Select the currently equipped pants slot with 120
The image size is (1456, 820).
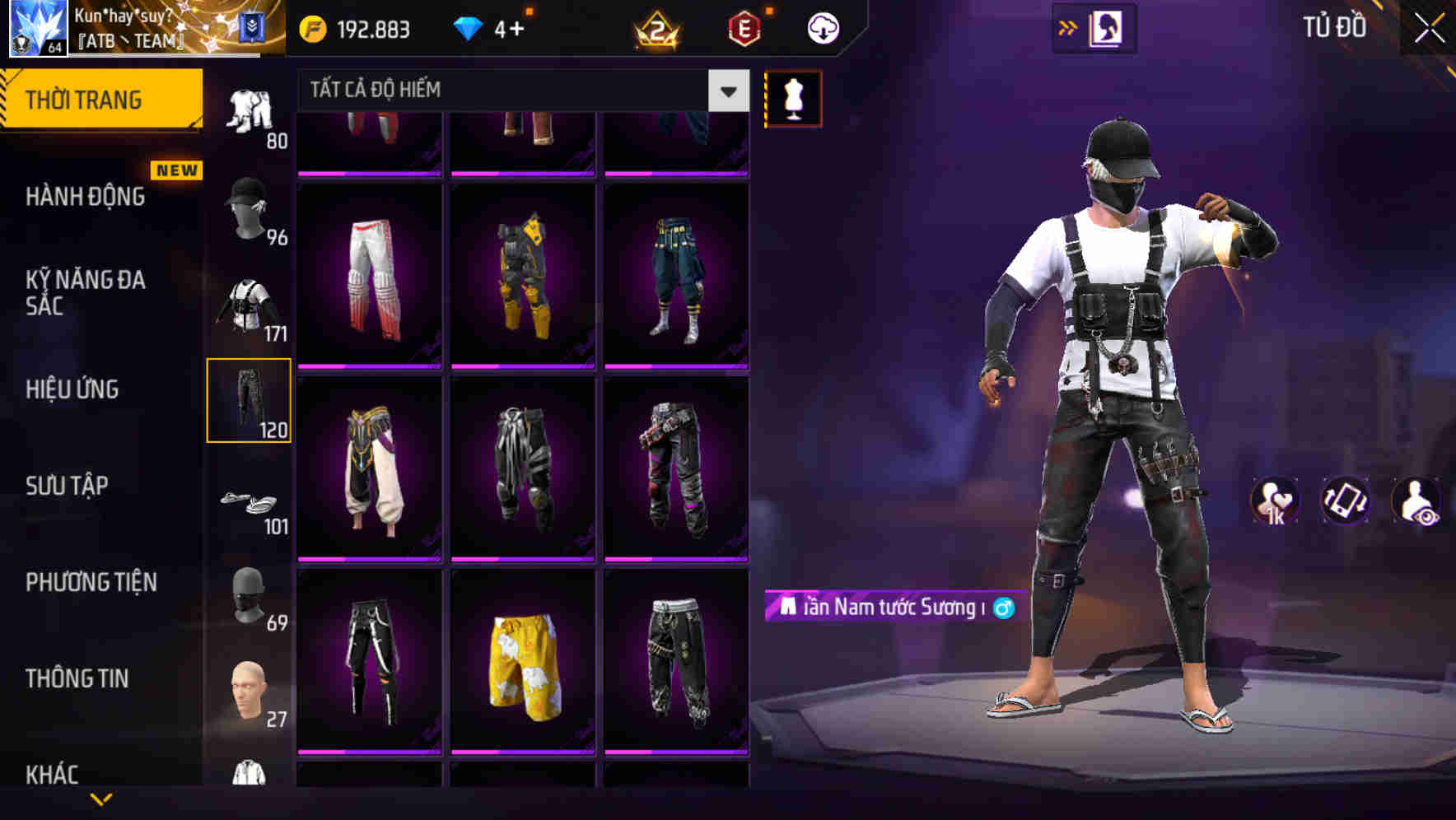click(250, 401)
